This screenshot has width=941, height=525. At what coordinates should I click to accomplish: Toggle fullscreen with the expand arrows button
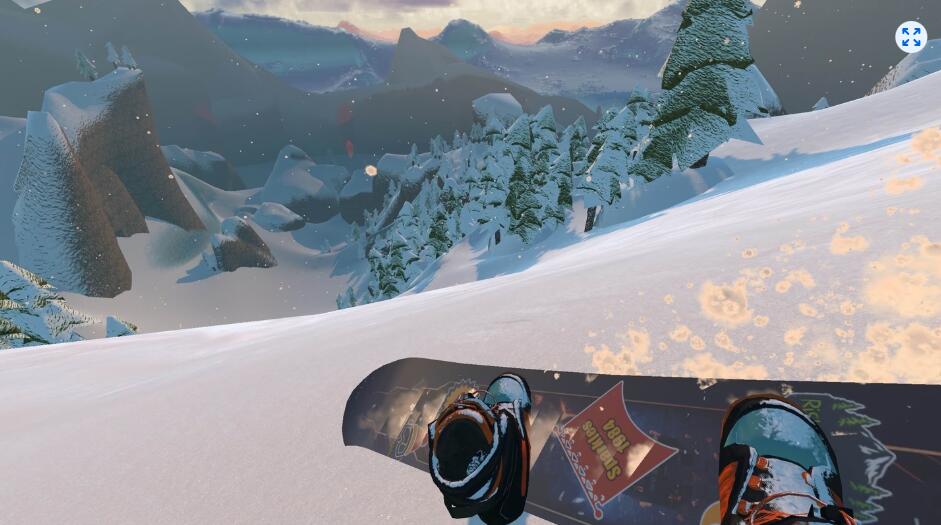910,37
